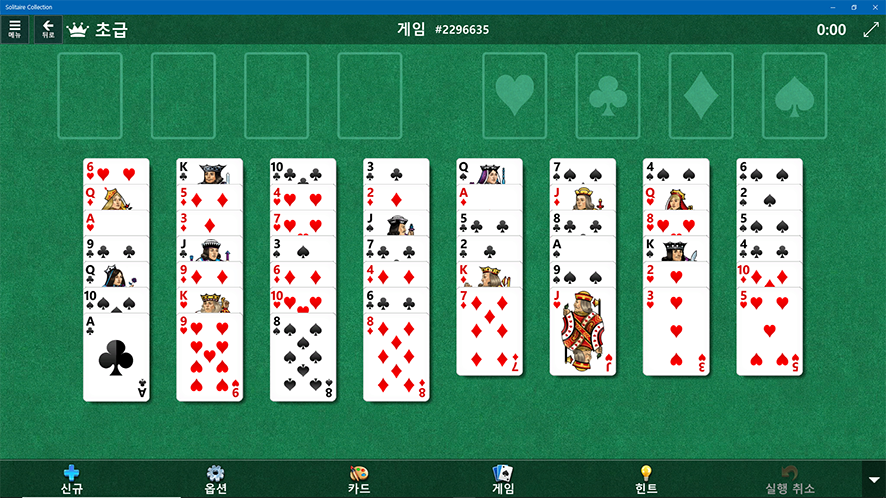Open the 카드 card themes

359,479
